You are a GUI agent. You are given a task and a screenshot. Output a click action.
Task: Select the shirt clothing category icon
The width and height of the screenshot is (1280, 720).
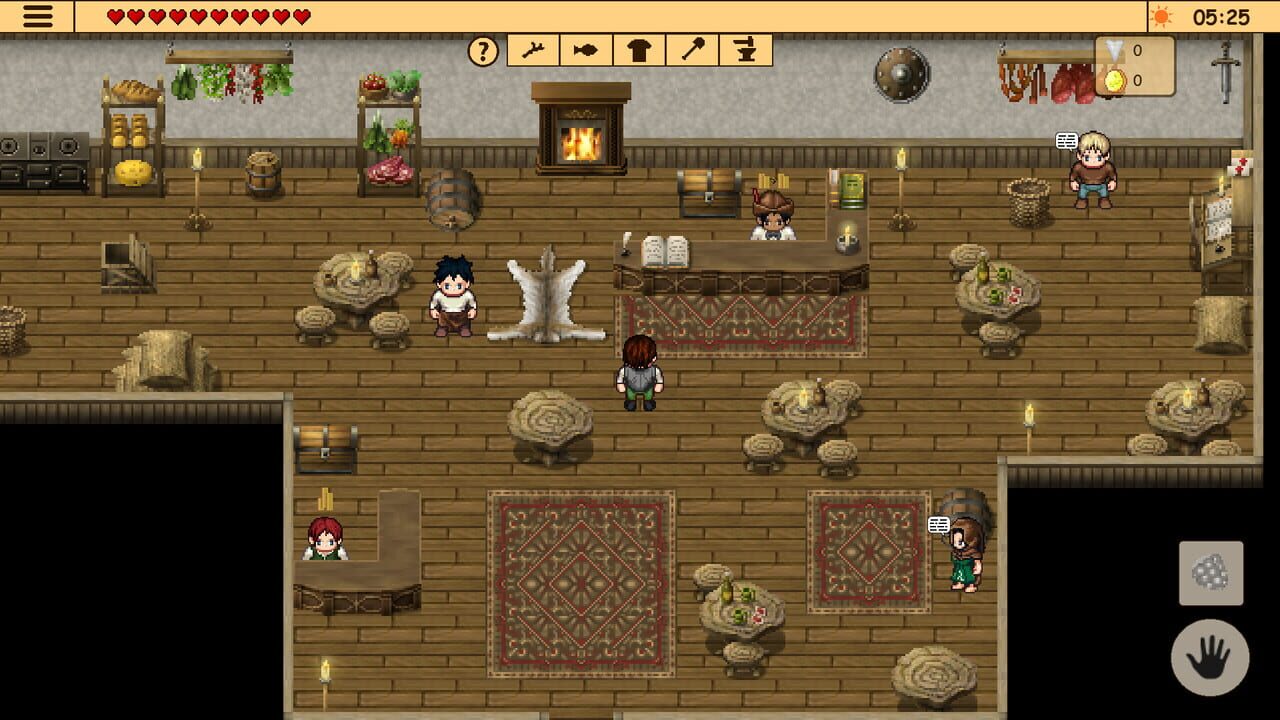(x=641, y=49)
